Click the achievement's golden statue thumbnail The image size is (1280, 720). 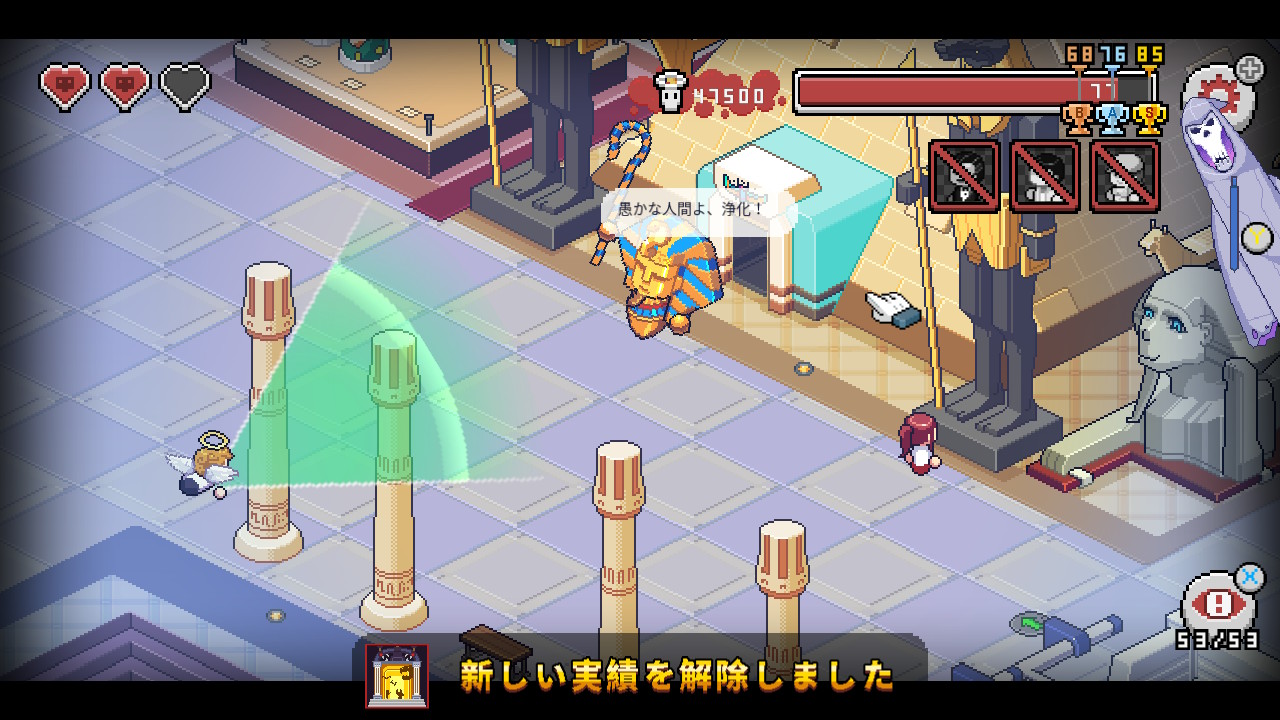coord(397,676)
